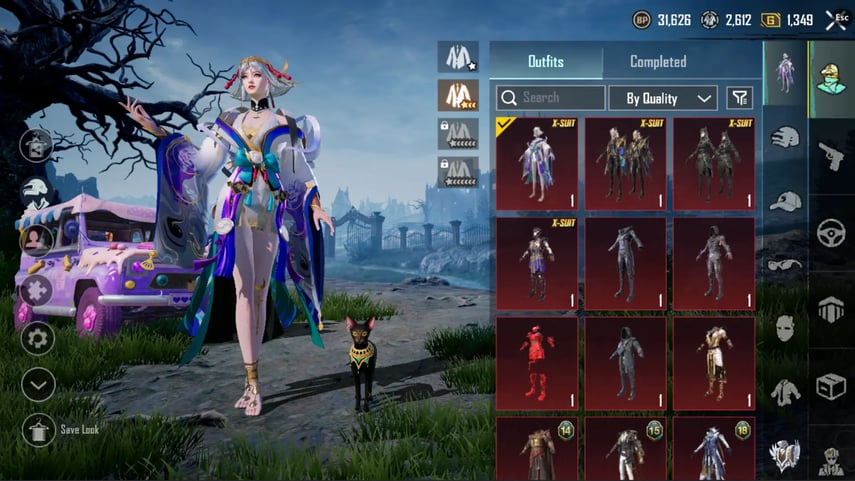This screenshot has height=481, width=855.
Task: Open the gloves category
Action: pos(785,137)
